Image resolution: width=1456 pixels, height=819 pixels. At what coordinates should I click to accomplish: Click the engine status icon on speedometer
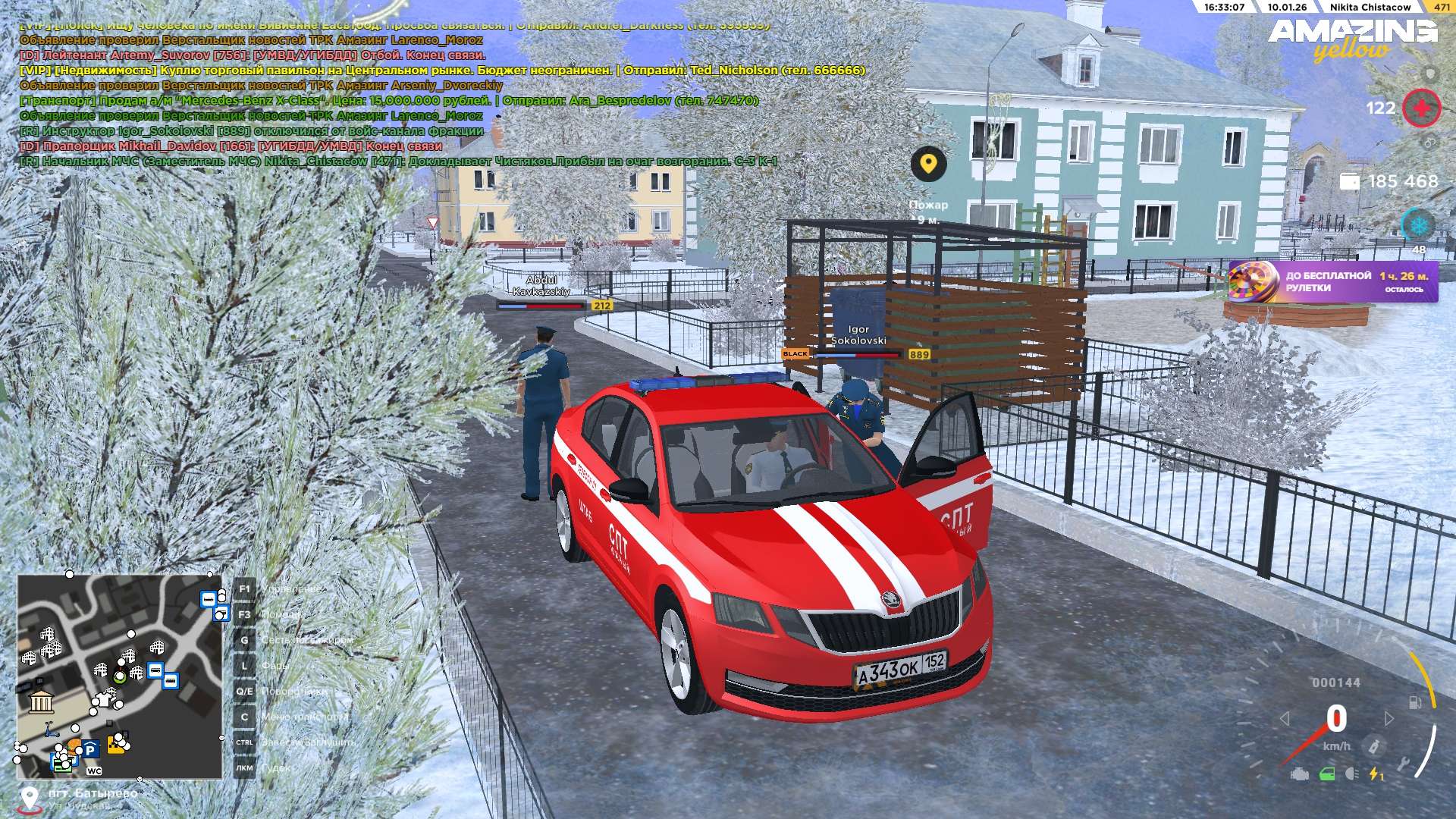1300,774
